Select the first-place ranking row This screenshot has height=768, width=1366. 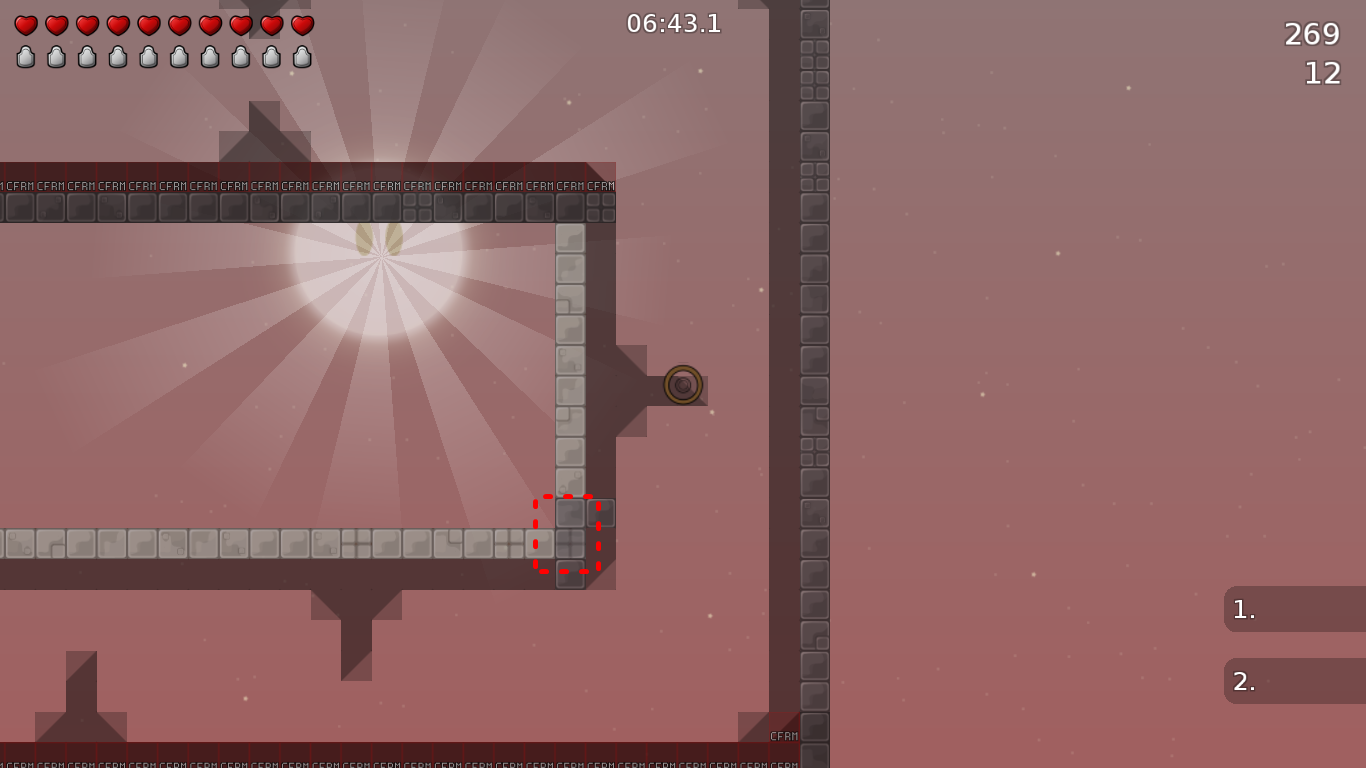(x=1294, y=609)
